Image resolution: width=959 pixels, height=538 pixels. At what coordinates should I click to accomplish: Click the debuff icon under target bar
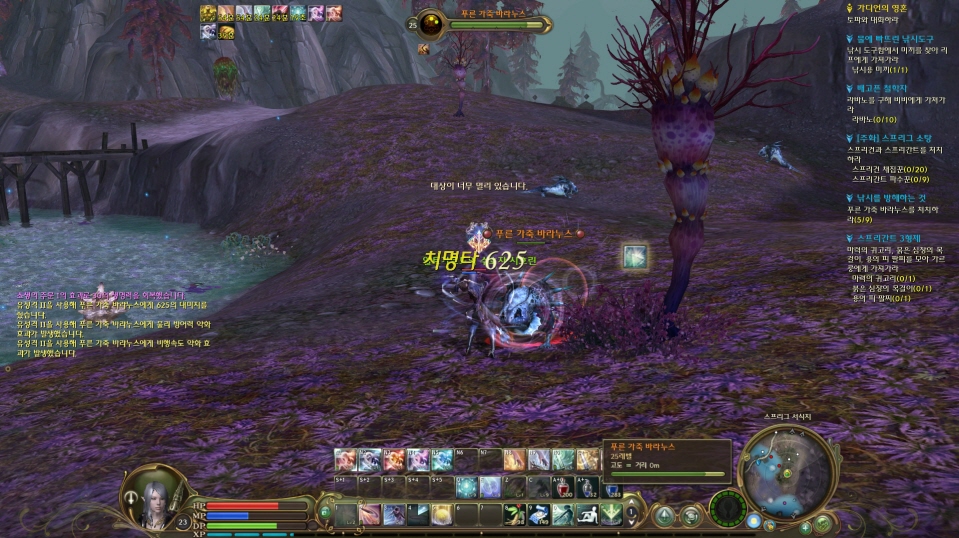(424, 48)
